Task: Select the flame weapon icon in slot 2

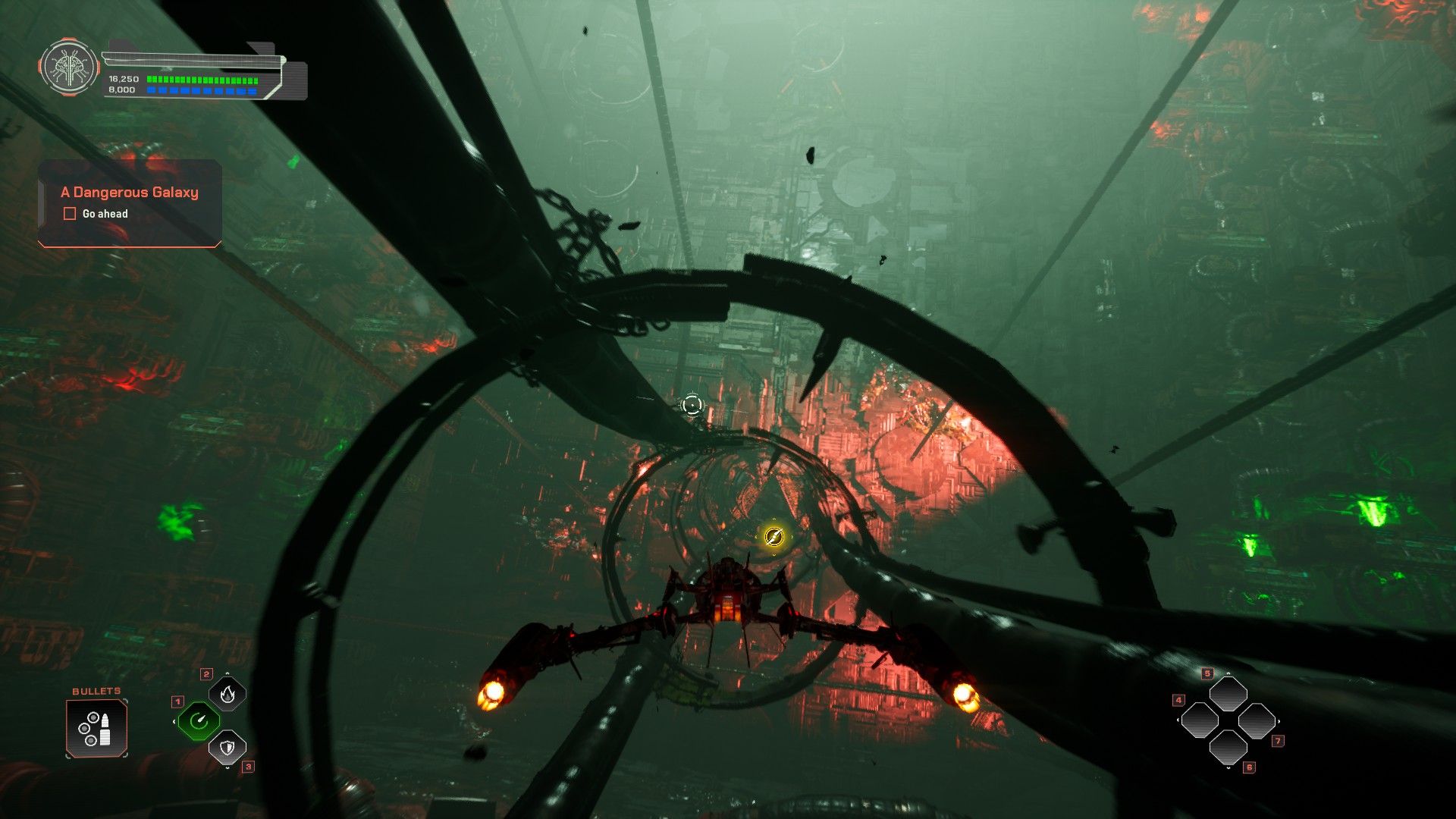Action: [227, 695]
